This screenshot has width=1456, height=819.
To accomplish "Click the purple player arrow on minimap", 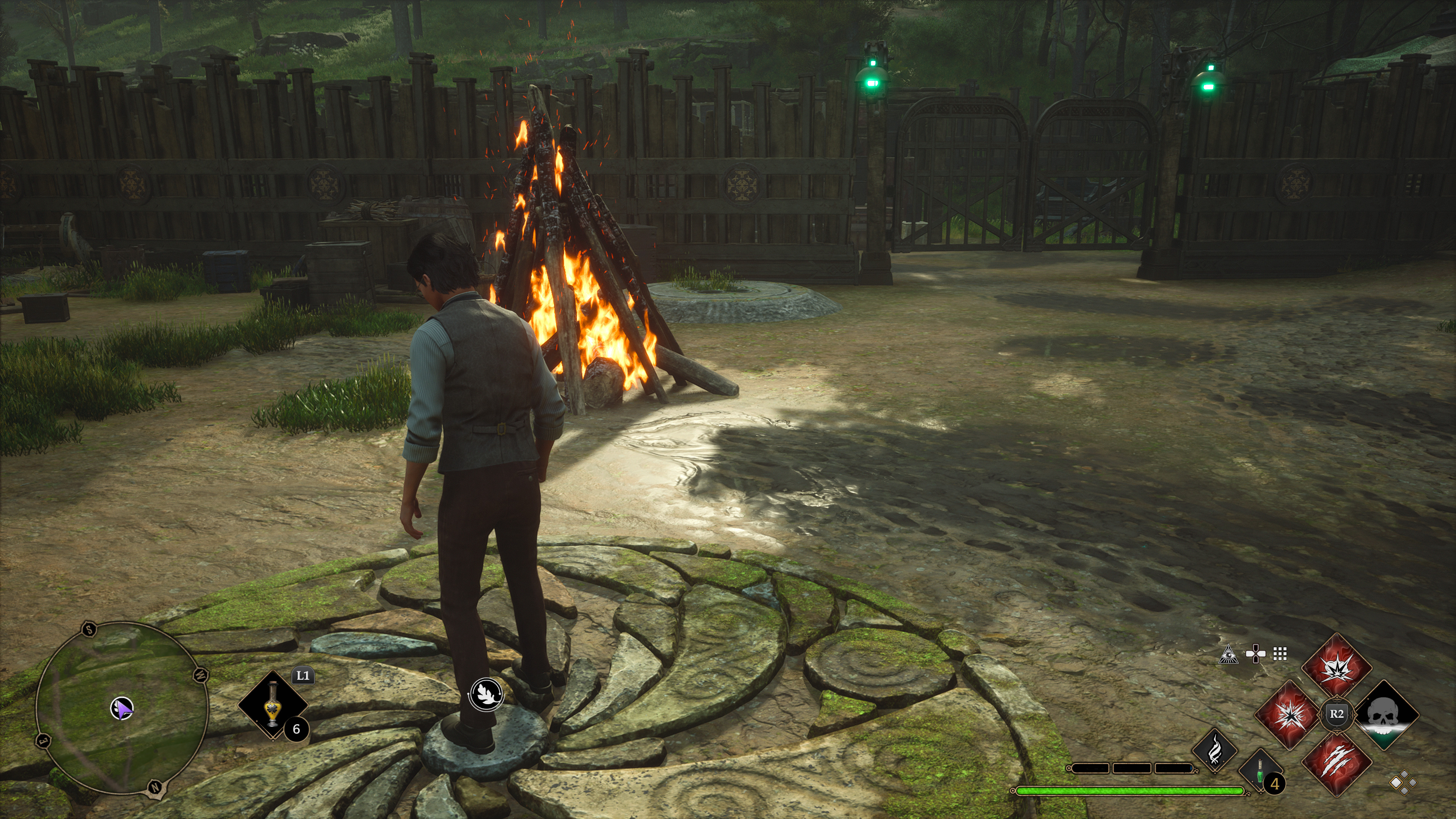I will click(x=121, y=708).
